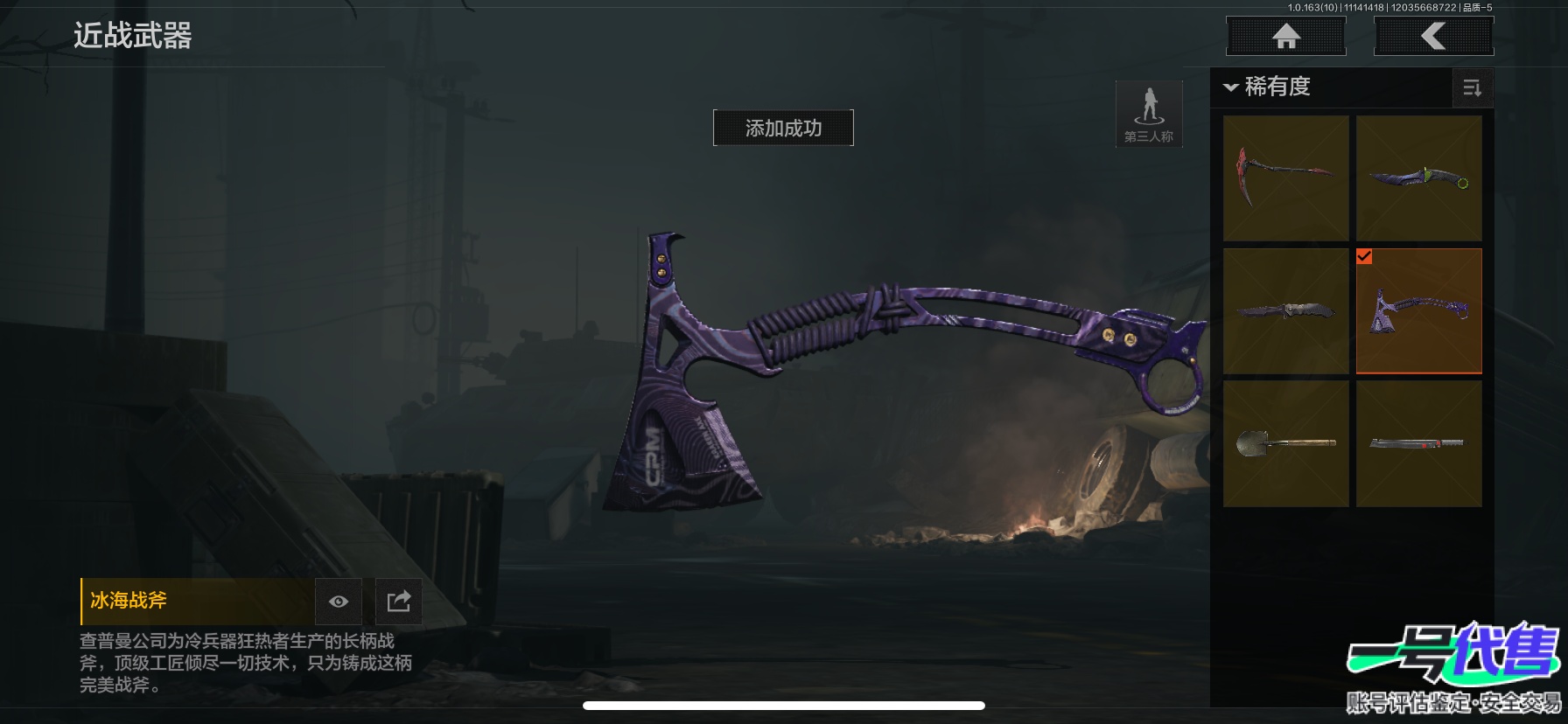Viewport: 1568px width, 724px height.
Task: Open the 稀有度 rarity sort dropdown
Action: pyautogui.click(x=1269, y=87)
